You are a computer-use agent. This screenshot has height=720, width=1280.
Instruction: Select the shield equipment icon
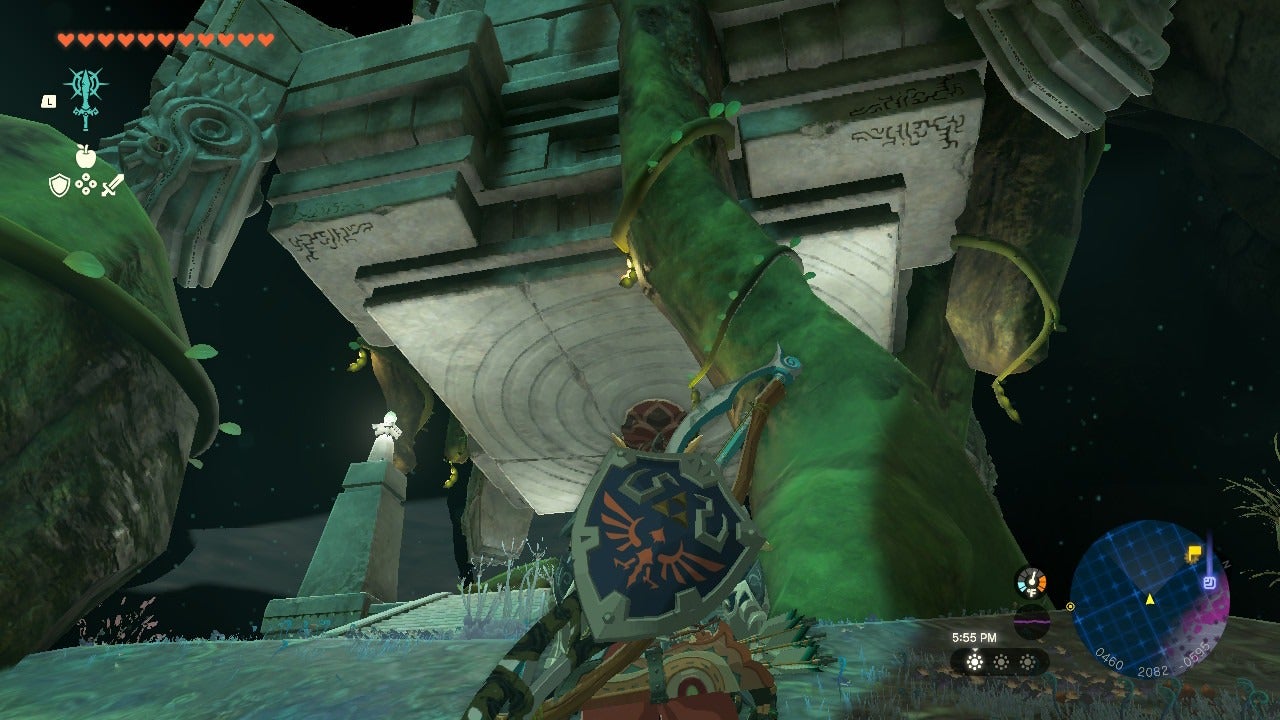coord(58,185)
